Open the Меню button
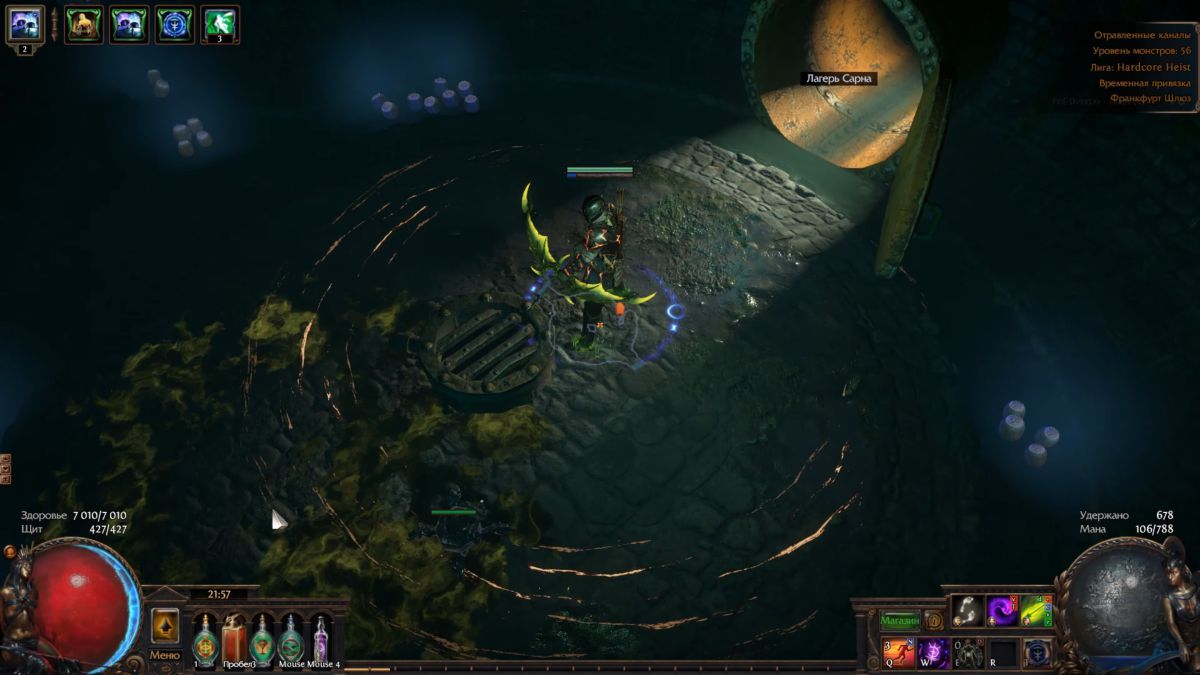The height and width of the screenshot is (675, 1200). click(x=164, y=655)
